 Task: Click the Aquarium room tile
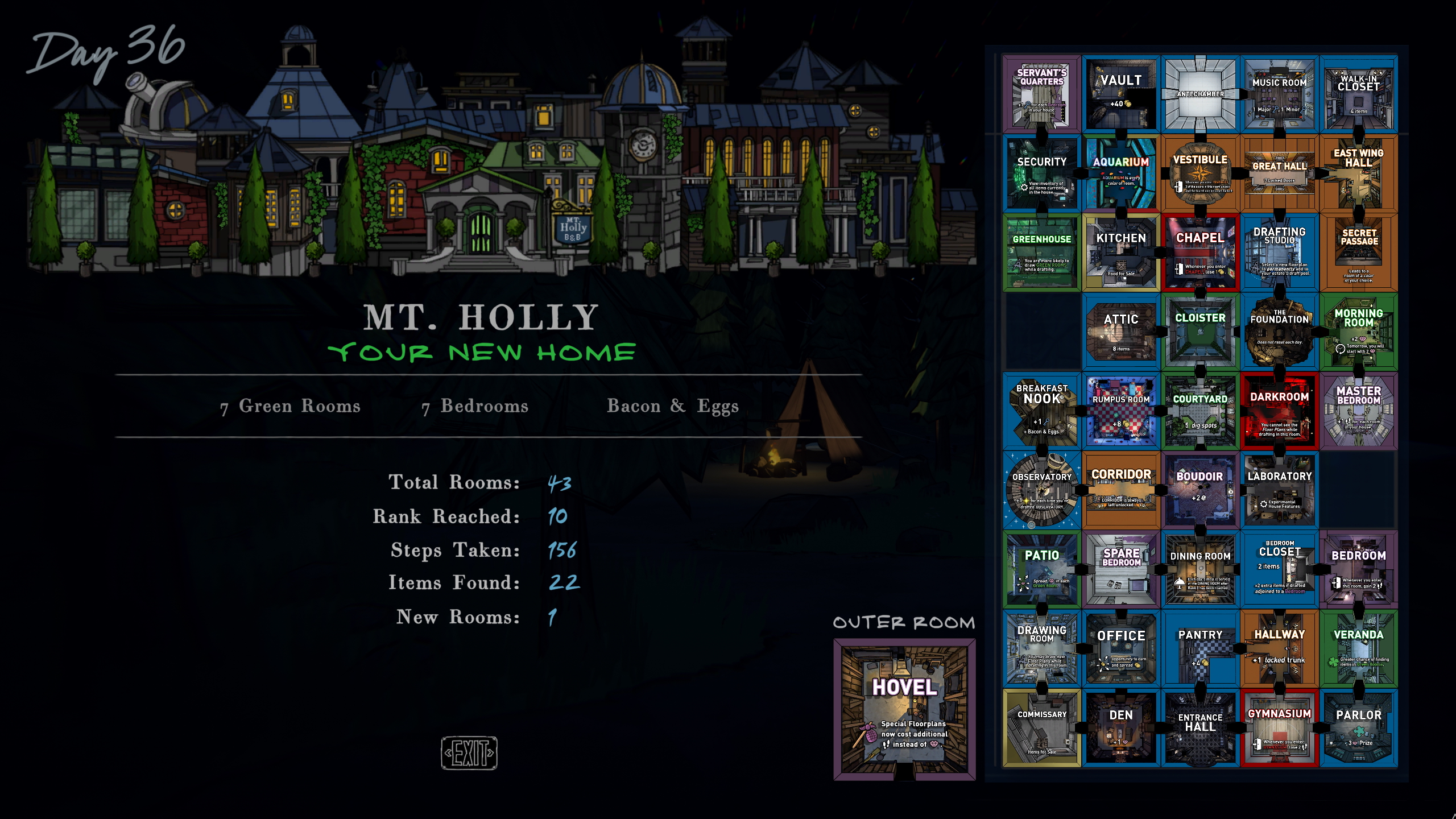pos(1121,173)
